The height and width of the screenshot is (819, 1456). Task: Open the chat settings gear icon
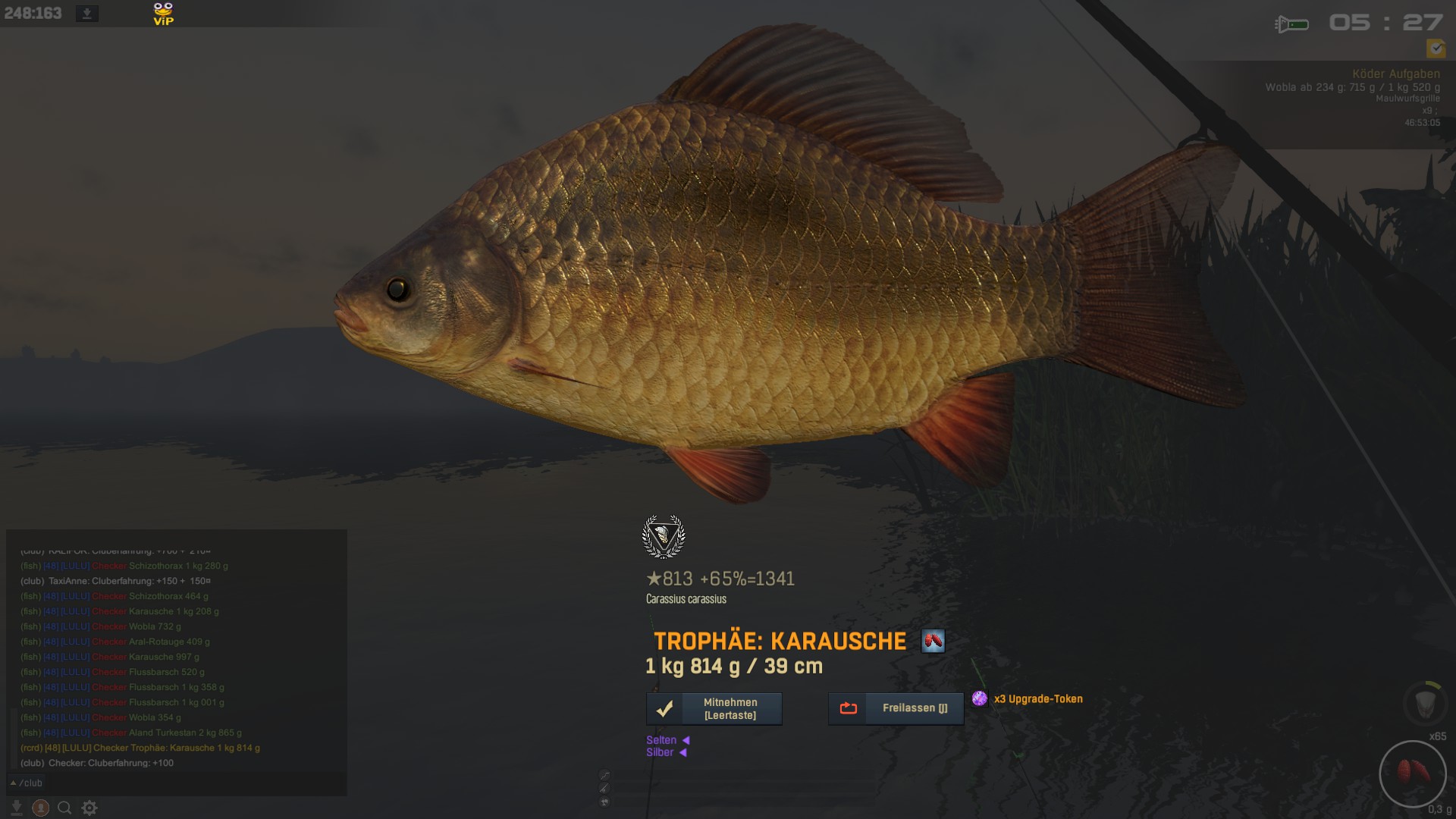pyautogui.click(x=89, y=808)
